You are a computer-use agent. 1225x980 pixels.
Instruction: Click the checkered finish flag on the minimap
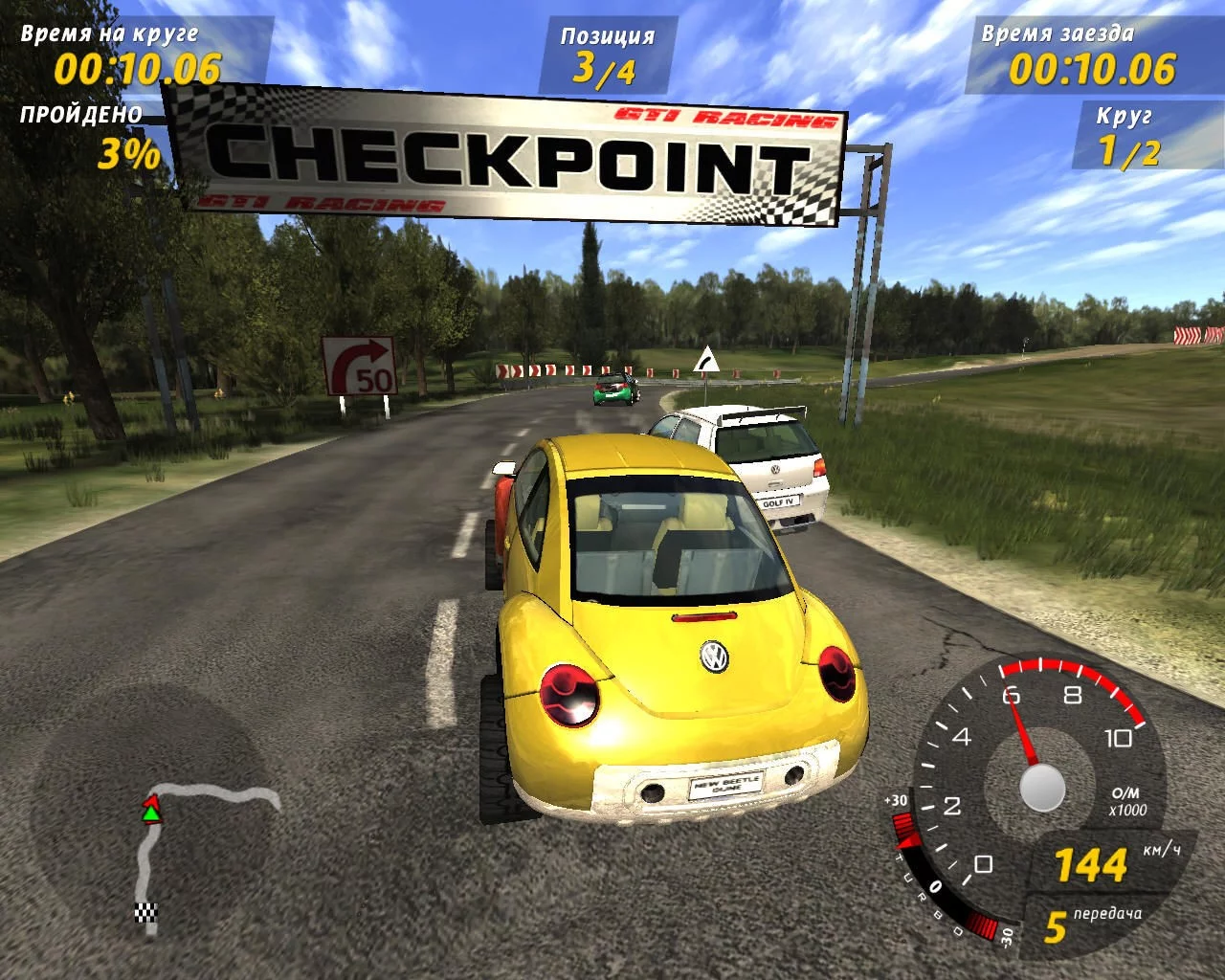click(145, 912)
